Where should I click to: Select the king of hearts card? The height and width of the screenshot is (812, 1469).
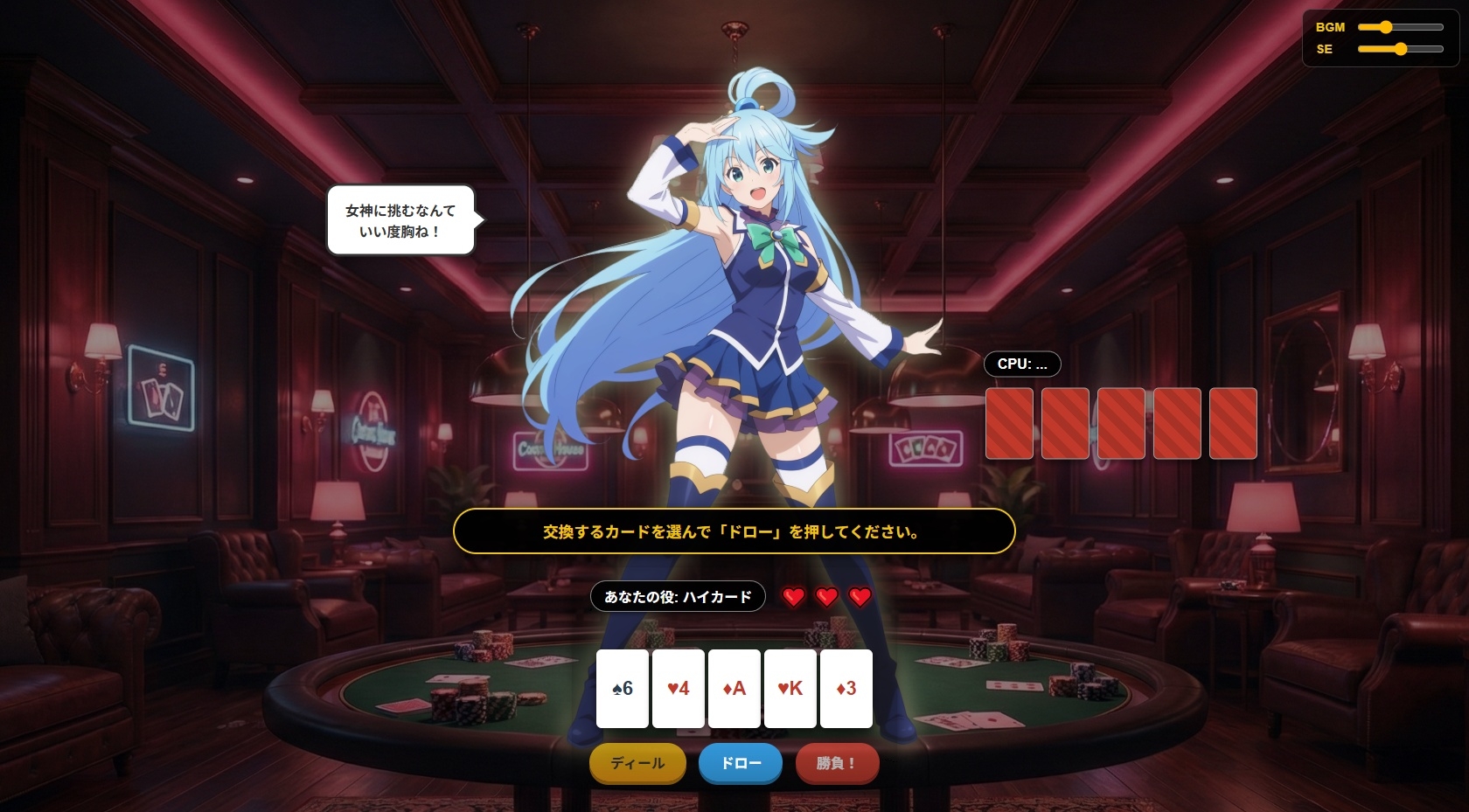pos(790,689)
